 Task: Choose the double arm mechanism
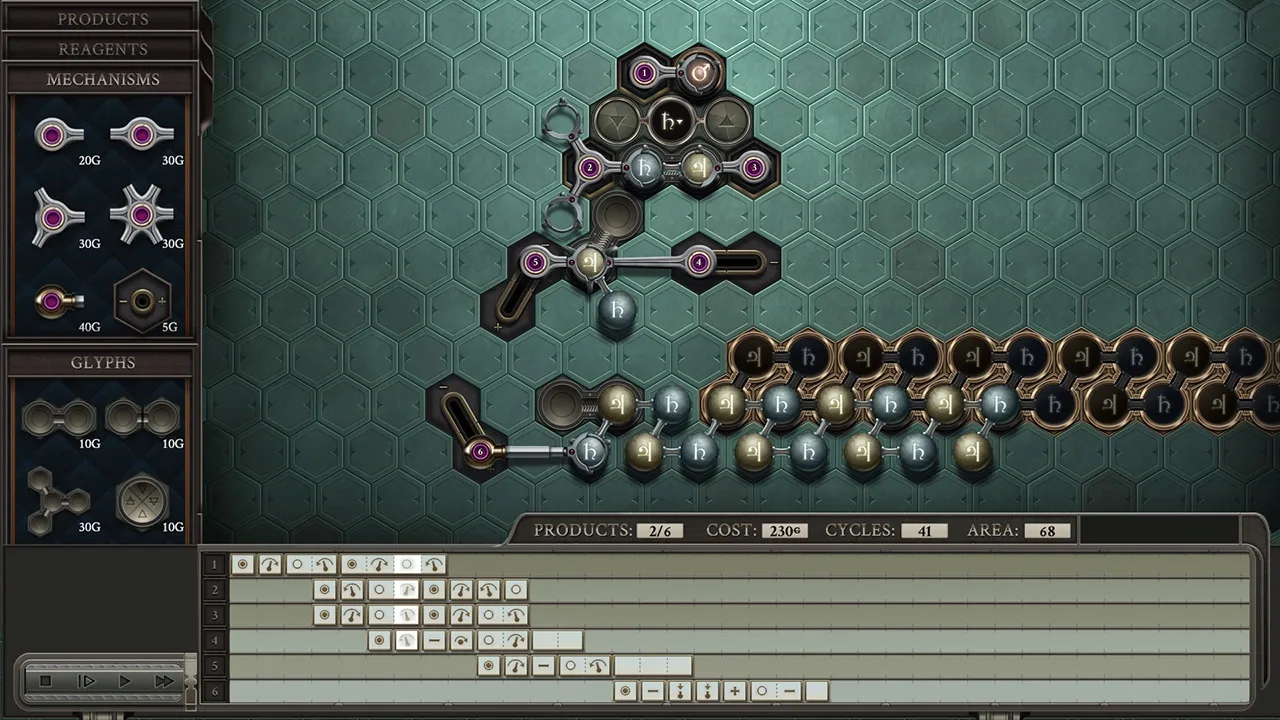pos(141,135)
